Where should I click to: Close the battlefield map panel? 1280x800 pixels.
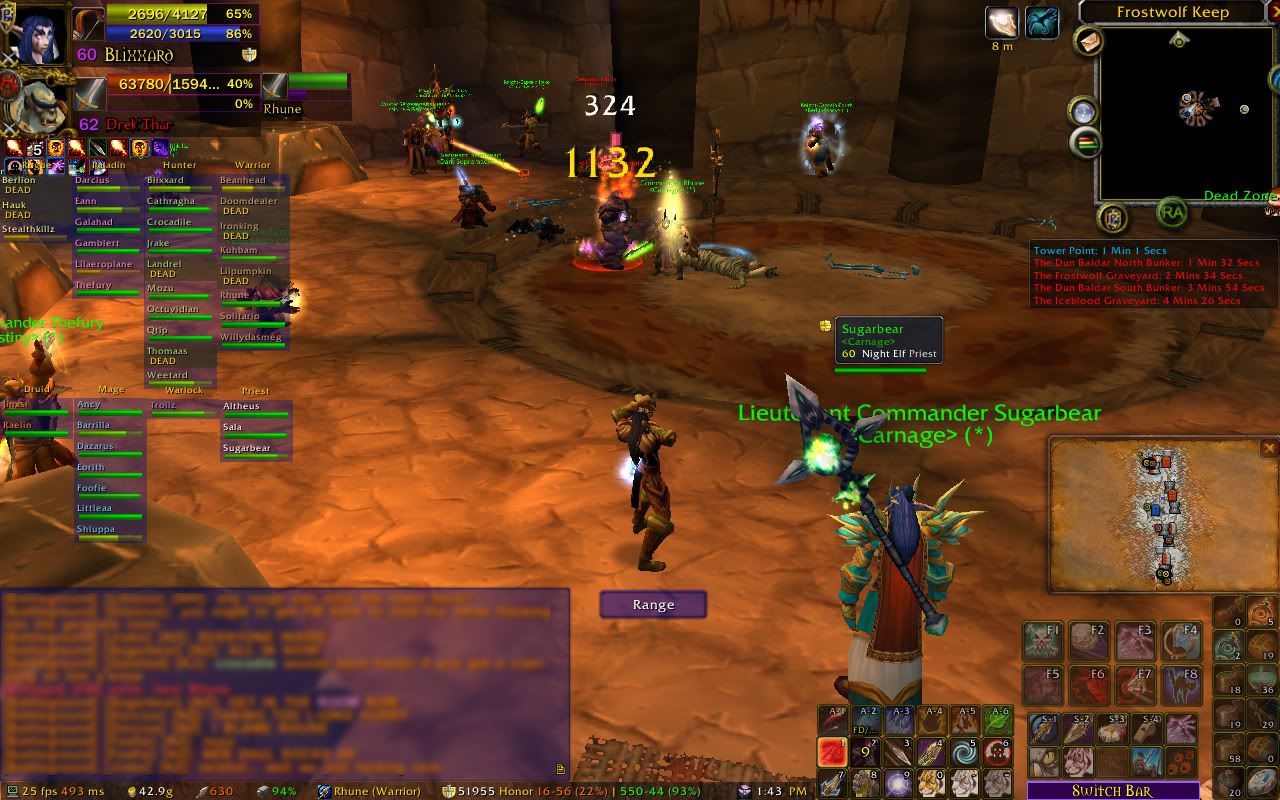coord(1269,449)
